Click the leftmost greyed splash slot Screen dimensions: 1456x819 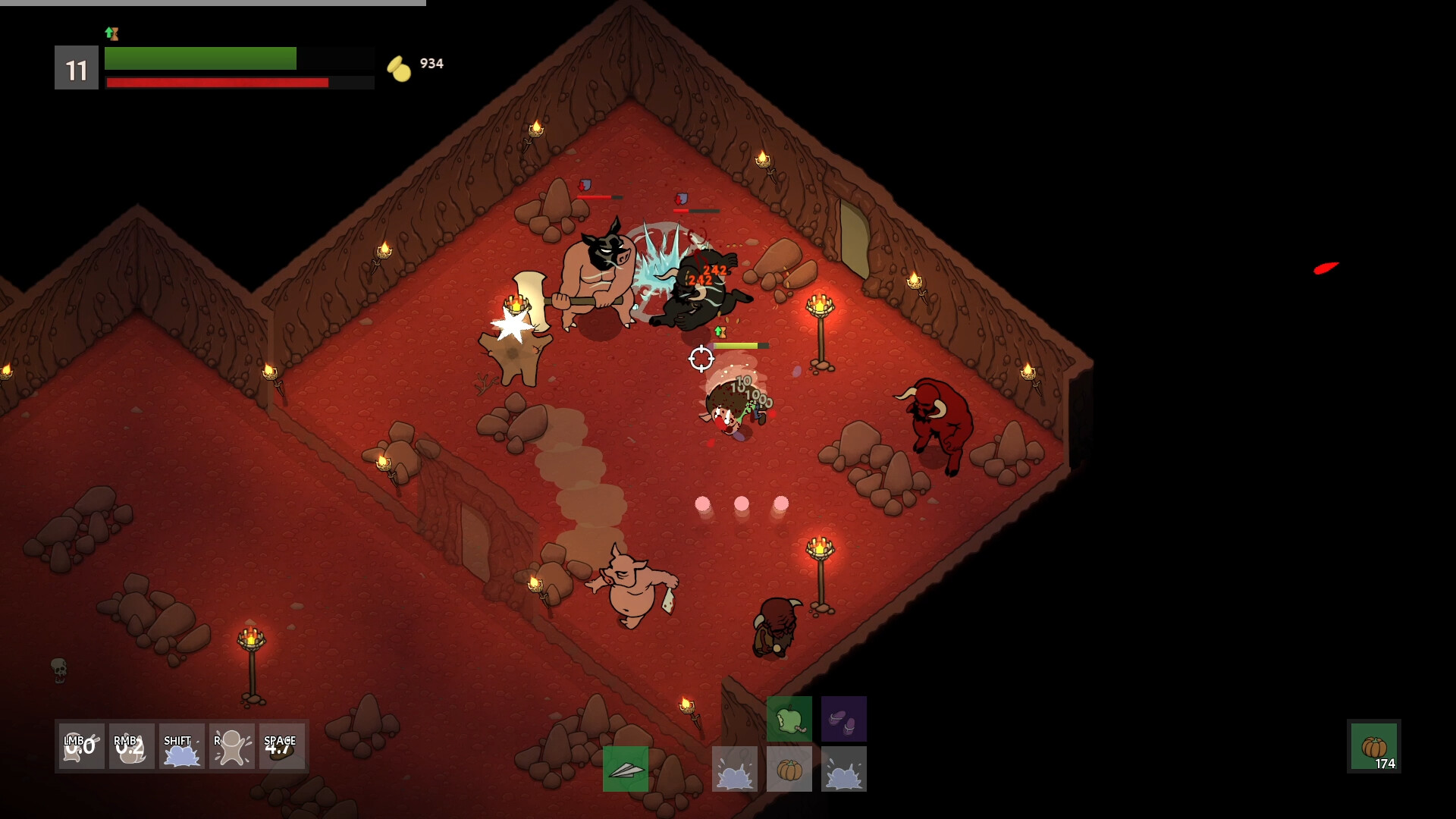[x=735, y=768]
